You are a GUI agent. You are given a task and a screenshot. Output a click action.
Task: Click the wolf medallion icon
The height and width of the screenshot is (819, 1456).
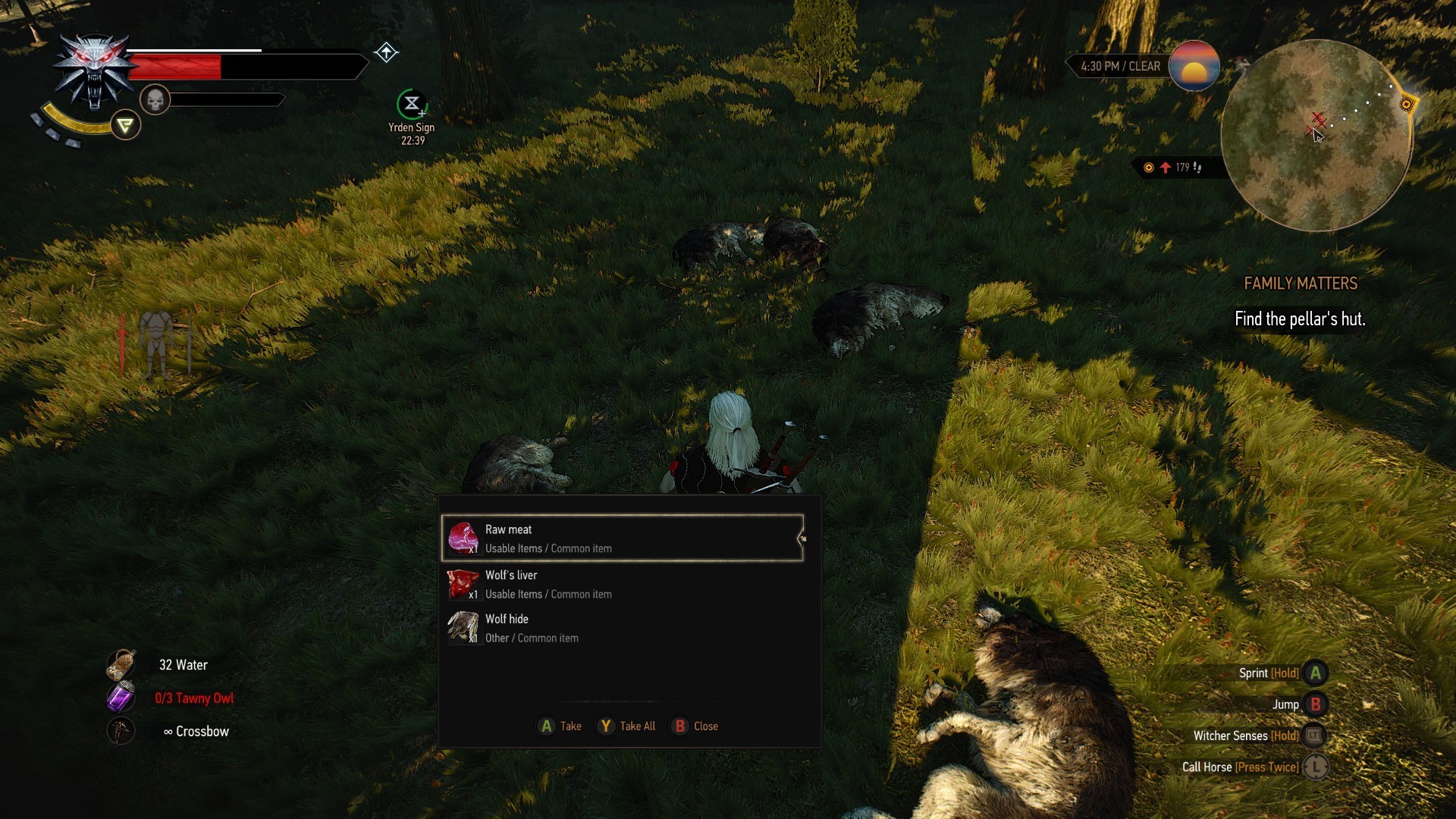94,72
